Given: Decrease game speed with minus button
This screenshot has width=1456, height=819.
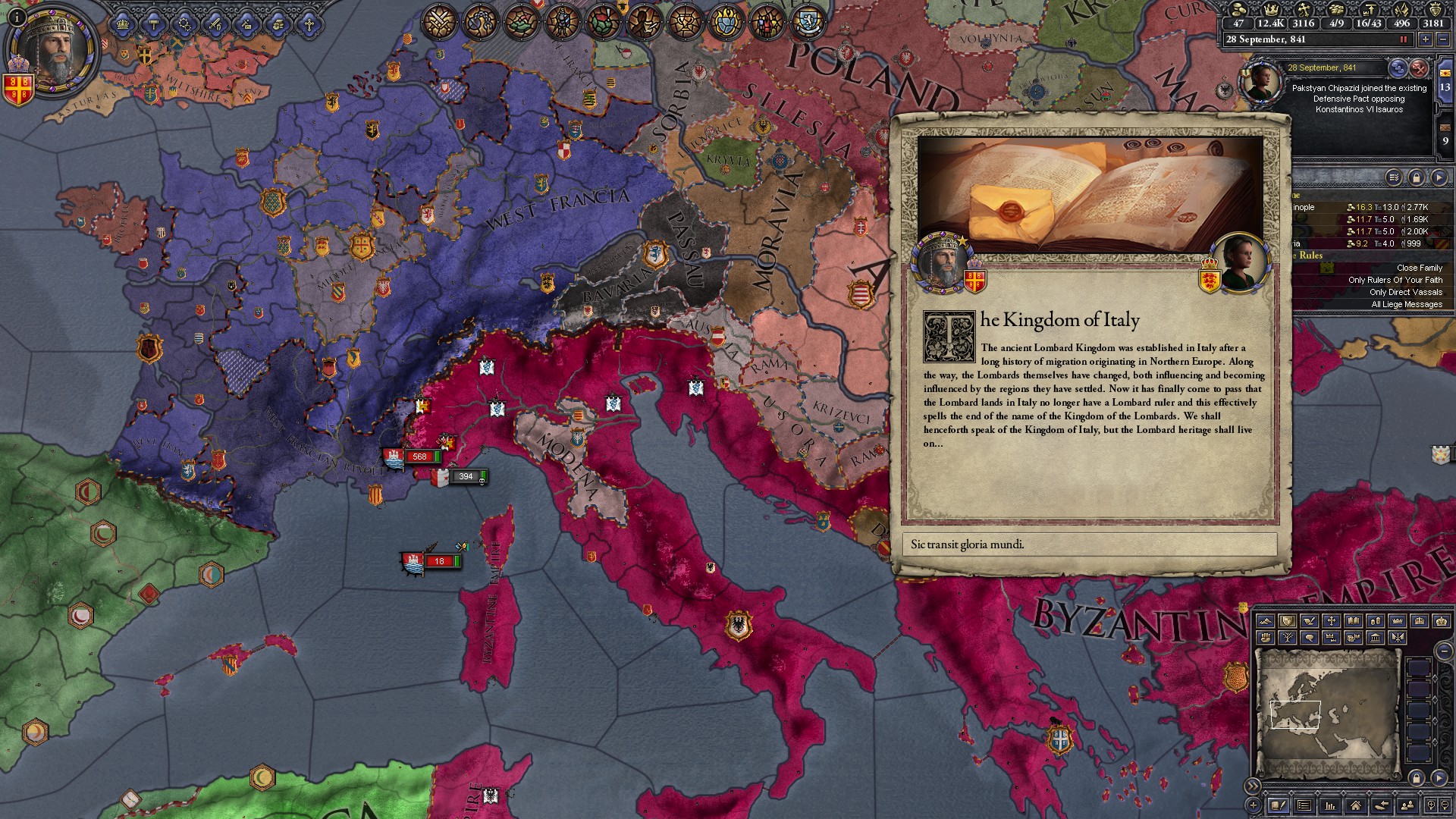Looking at the screenshot, I should [x=1443, y=39].
